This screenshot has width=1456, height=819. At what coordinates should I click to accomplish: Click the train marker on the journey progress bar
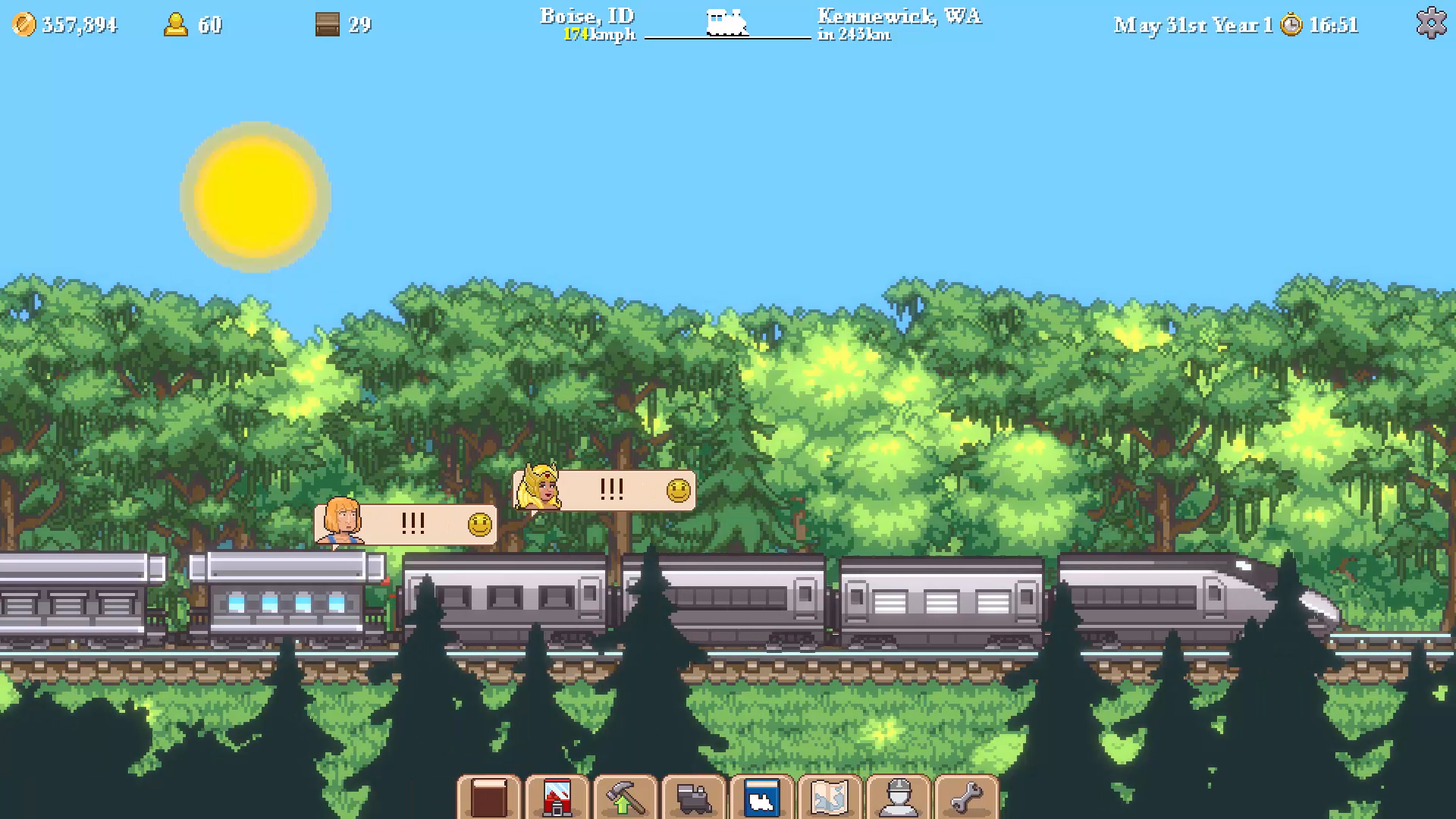pyautogui.click(x=726, y=23)
